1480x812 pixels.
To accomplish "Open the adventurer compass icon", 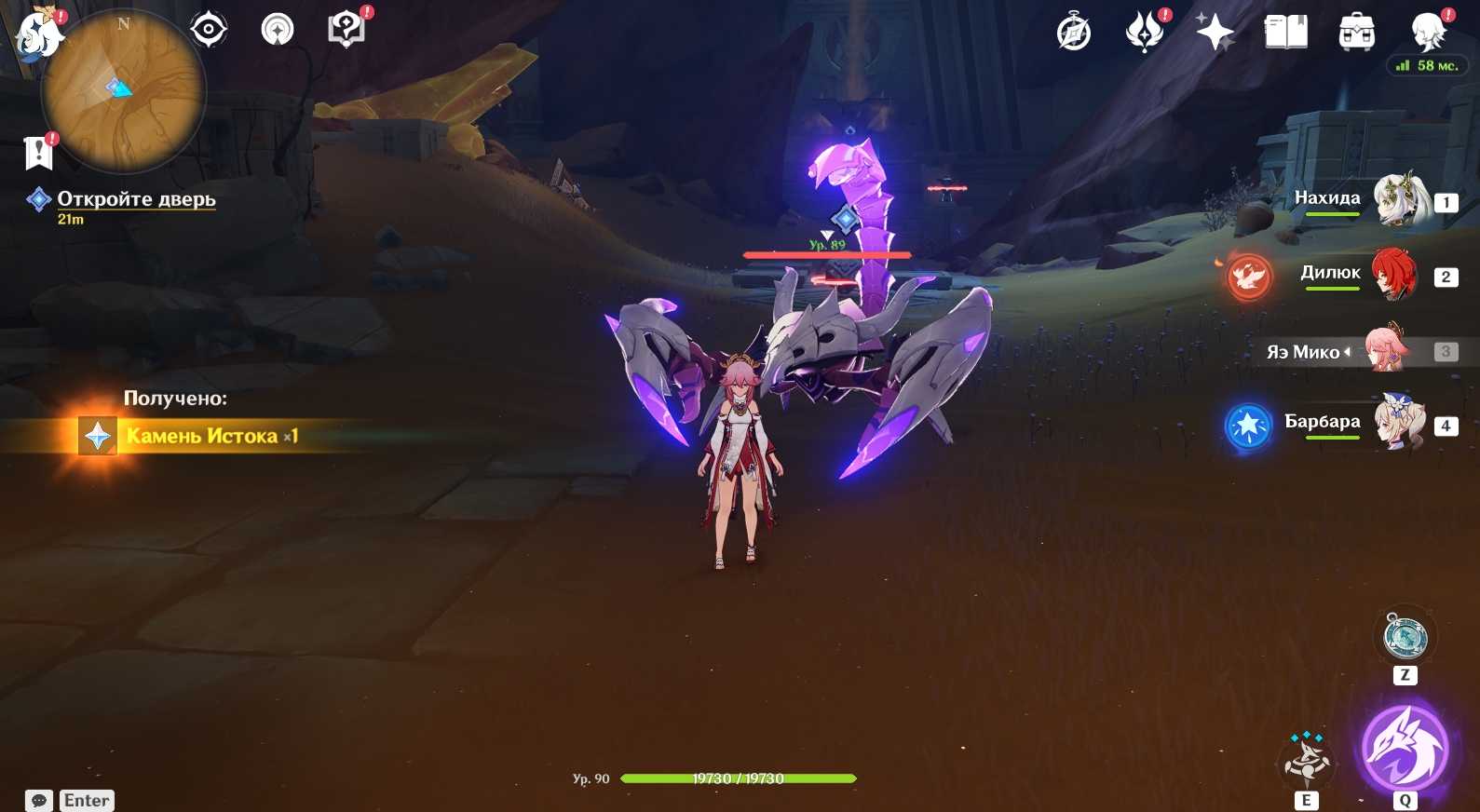I will coord(1074,33).
